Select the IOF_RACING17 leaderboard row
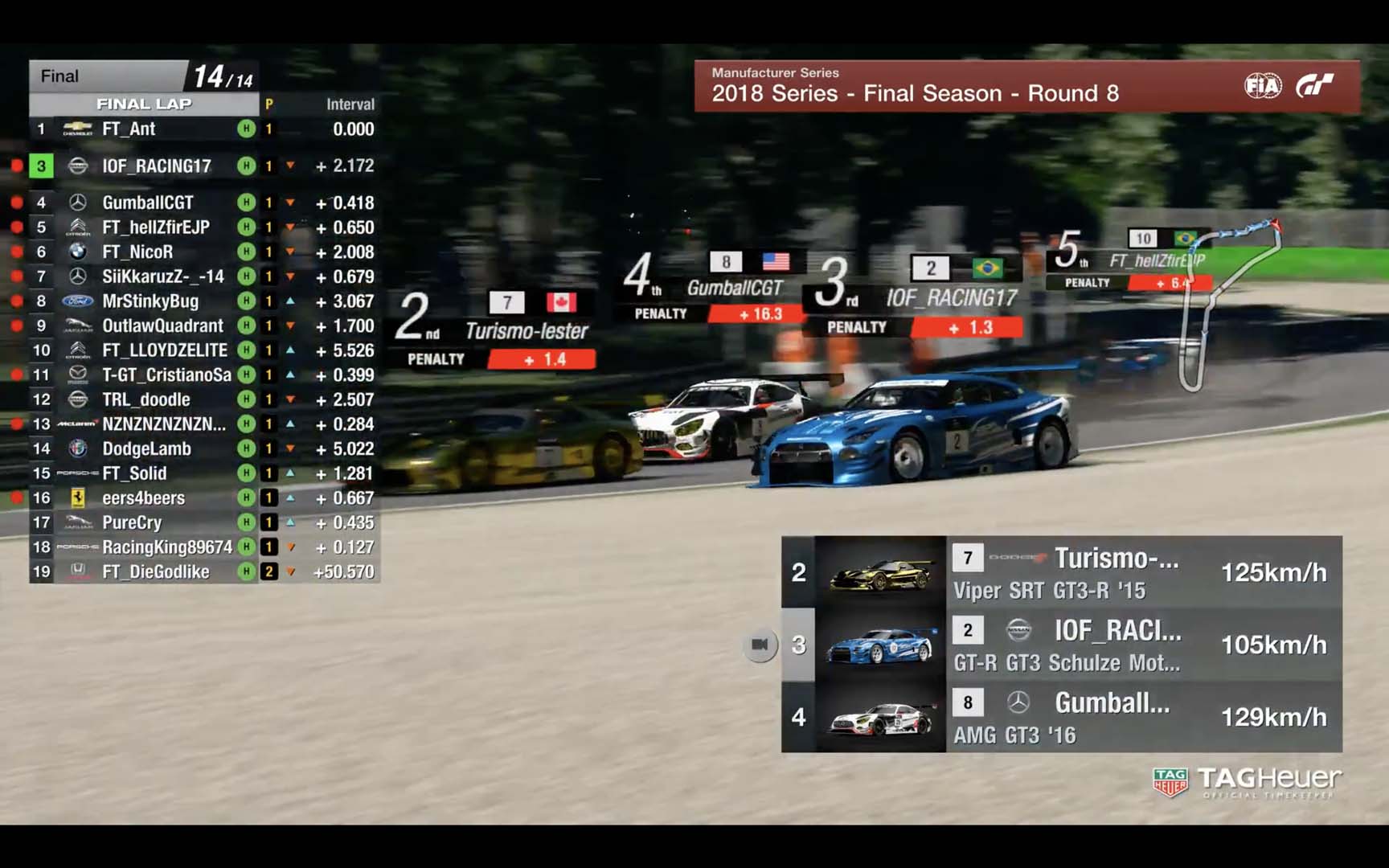The image size is (1389, 868). (156, 166)
